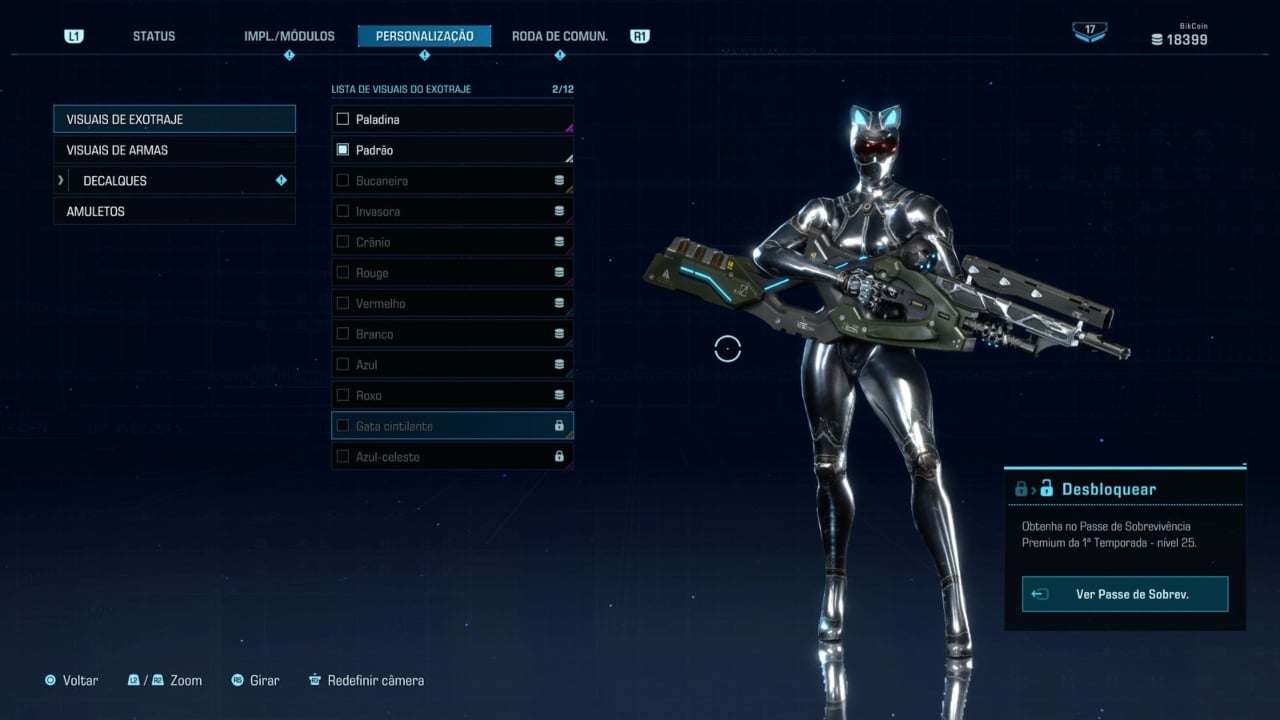Open Ver Passe de Sobrev. button
The image size is (1280, 720).
[1125, 594]
